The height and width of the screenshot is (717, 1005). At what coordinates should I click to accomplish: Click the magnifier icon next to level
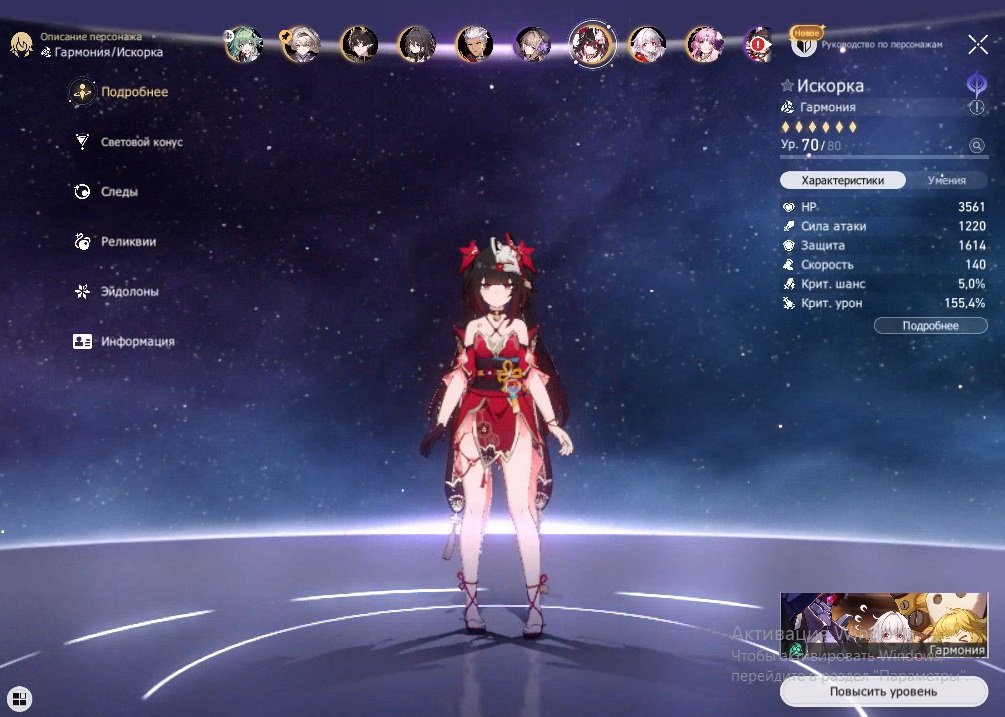tap(976, 146)
